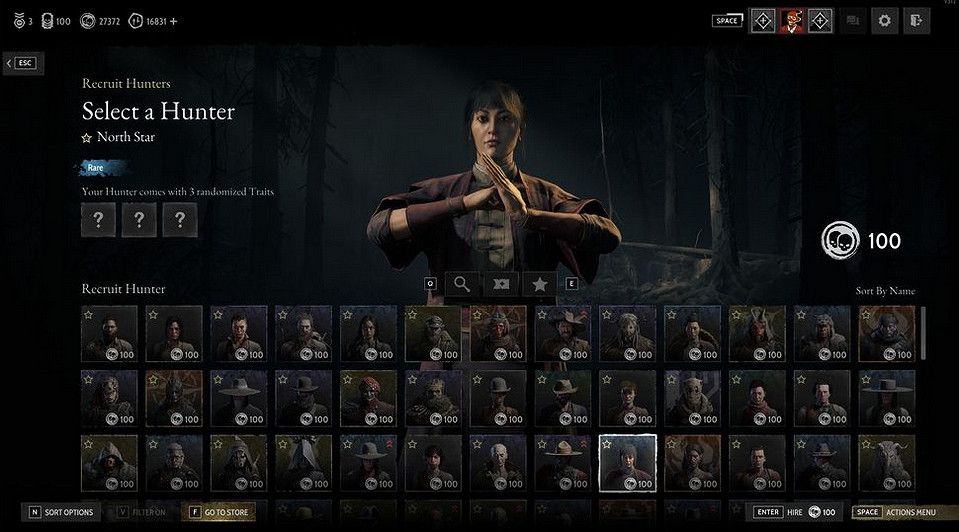Switch to the favorites star filter tab
The height and width of the screenshot is (532, 959).
click(x=540, y=284)
